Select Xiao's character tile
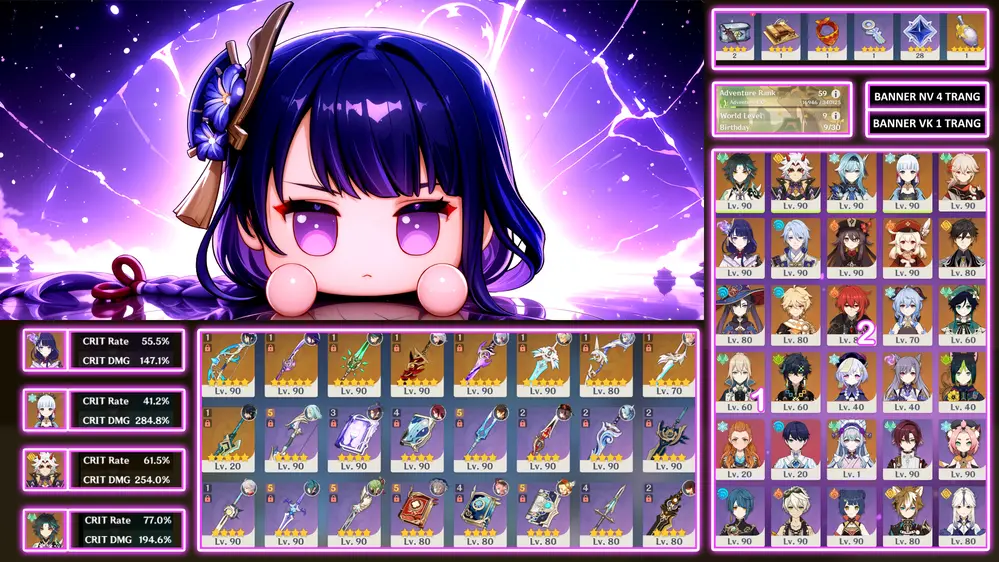 click(741, 180)
